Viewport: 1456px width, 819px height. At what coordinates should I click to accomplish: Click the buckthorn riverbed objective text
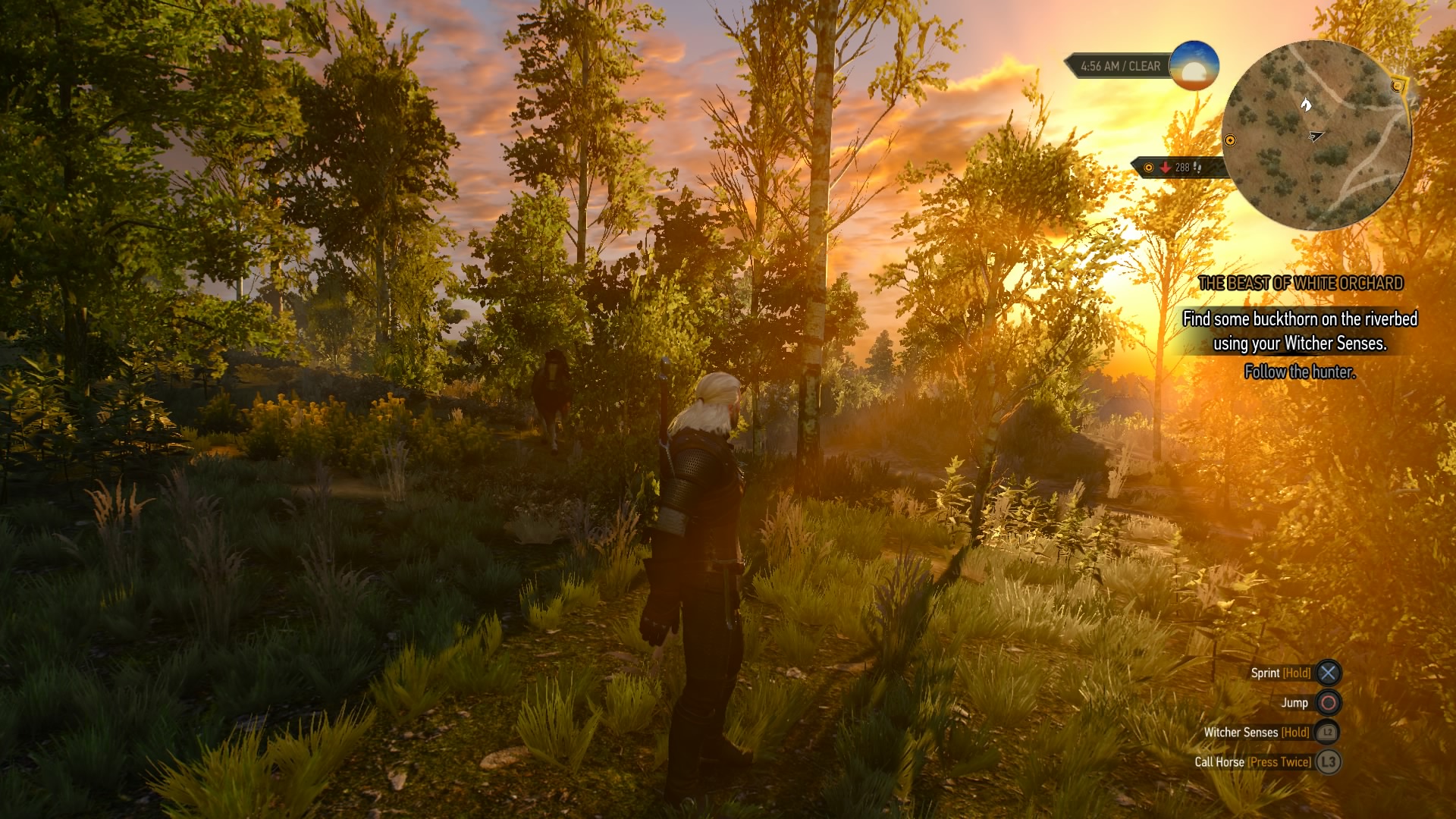tap(1300, 331)
